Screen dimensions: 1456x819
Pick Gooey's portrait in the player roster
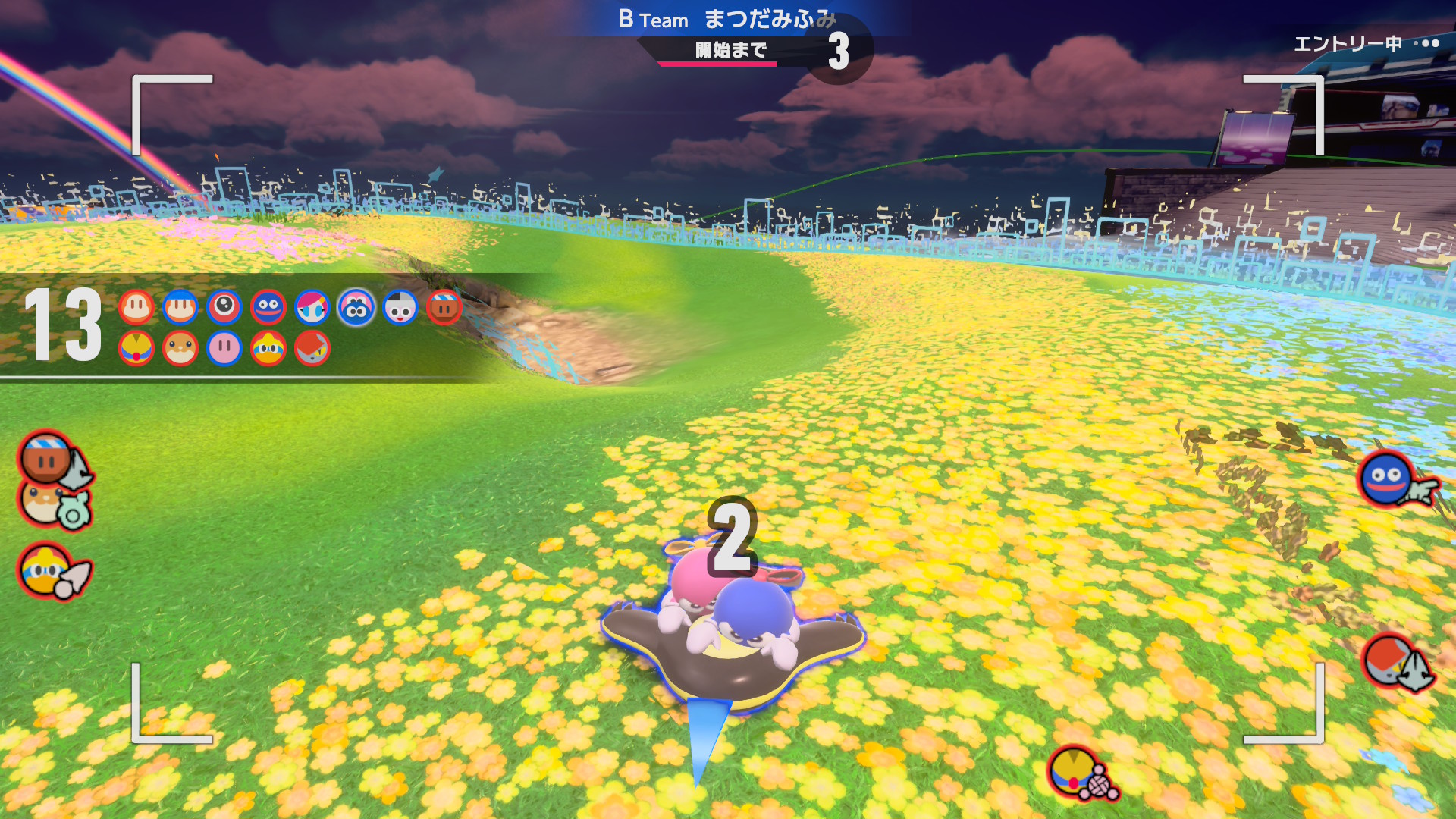coord(268,307)
